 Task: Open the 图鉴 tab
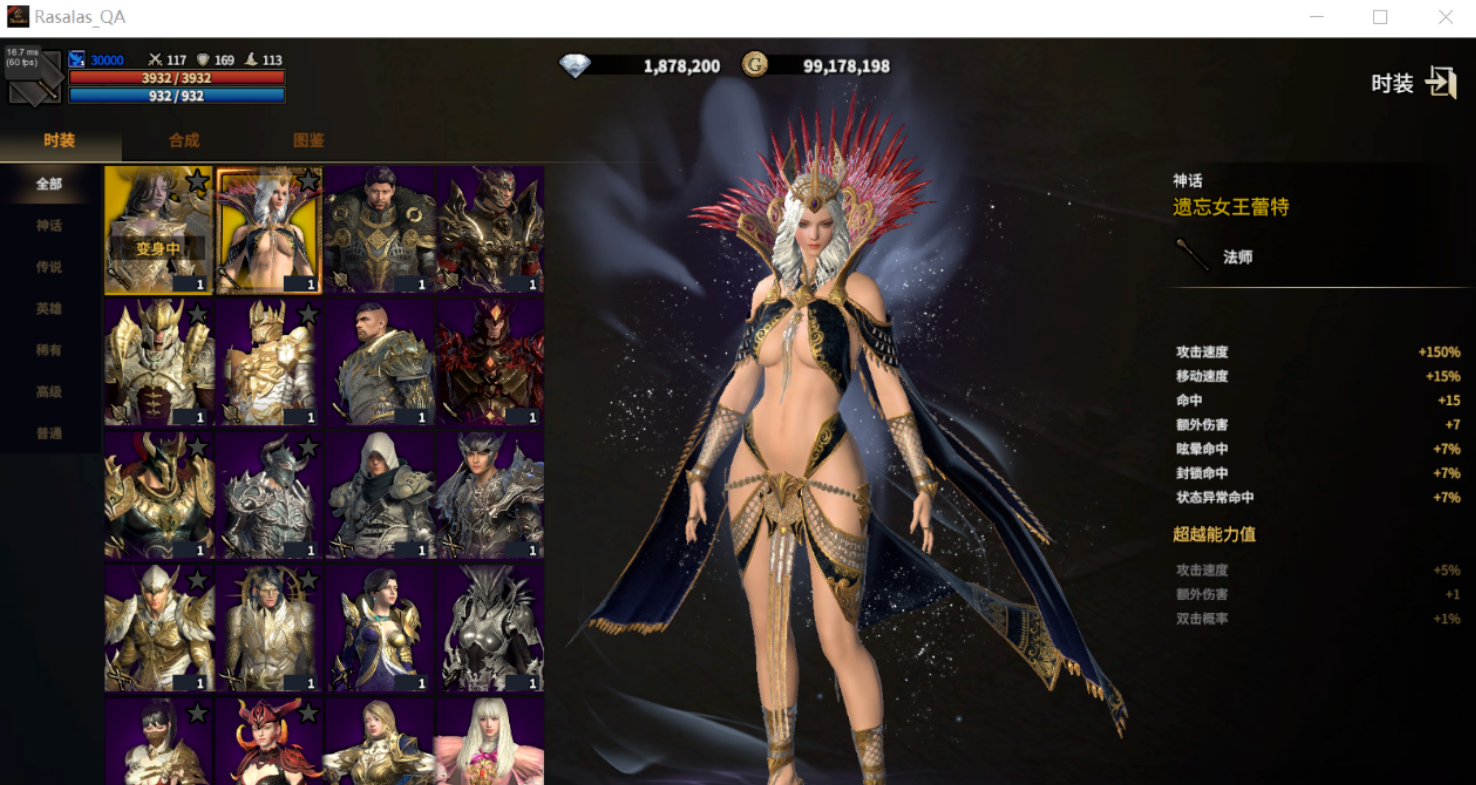click(x=308, y=141)
